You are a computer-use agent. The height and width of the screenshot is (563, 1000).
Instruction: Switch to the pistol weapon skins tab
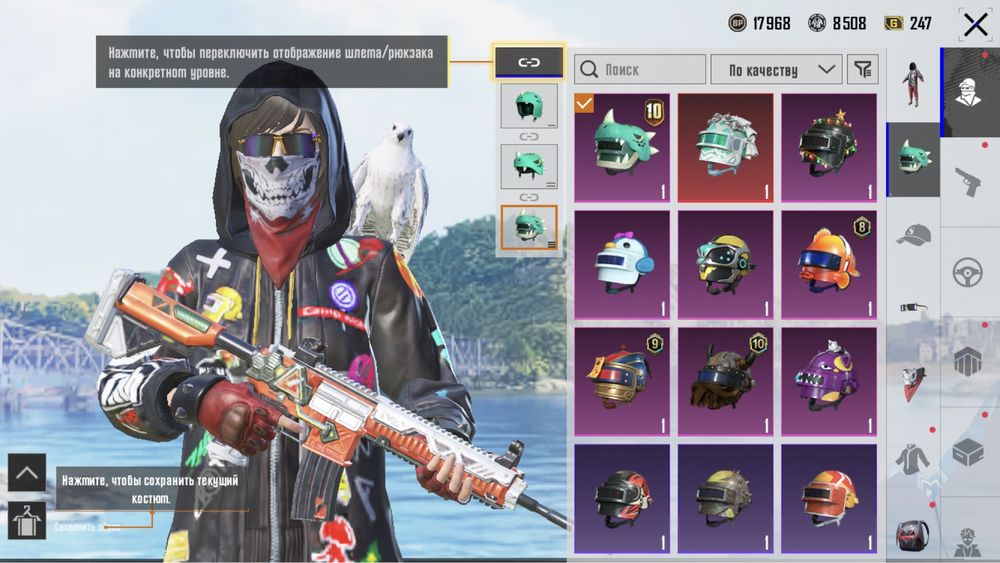[x=968, y=181]
